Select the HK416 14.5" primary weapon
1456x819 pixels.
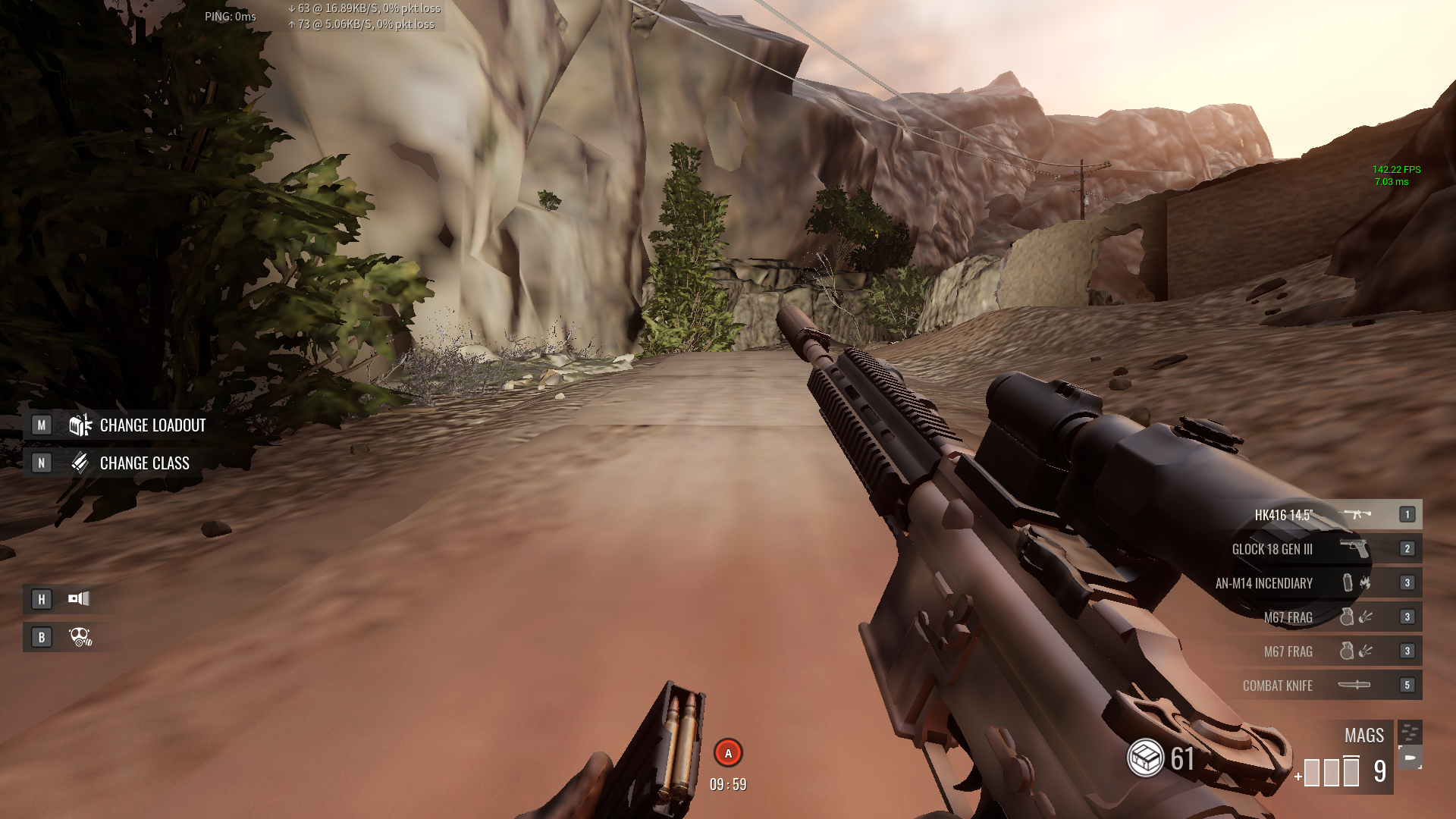pos(1284,515)
